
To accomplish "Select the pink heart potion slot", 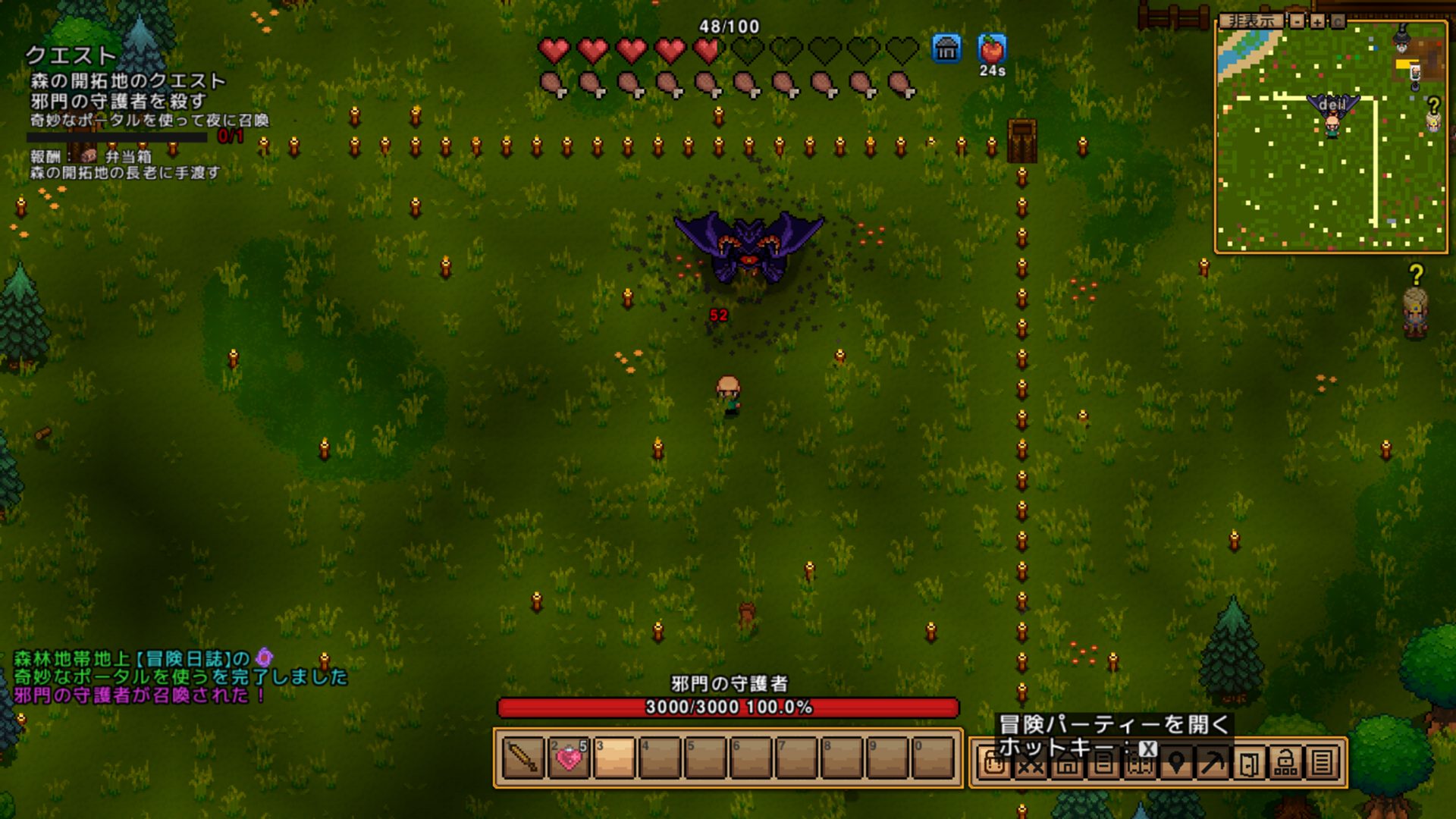I will [x=569, y=758].
